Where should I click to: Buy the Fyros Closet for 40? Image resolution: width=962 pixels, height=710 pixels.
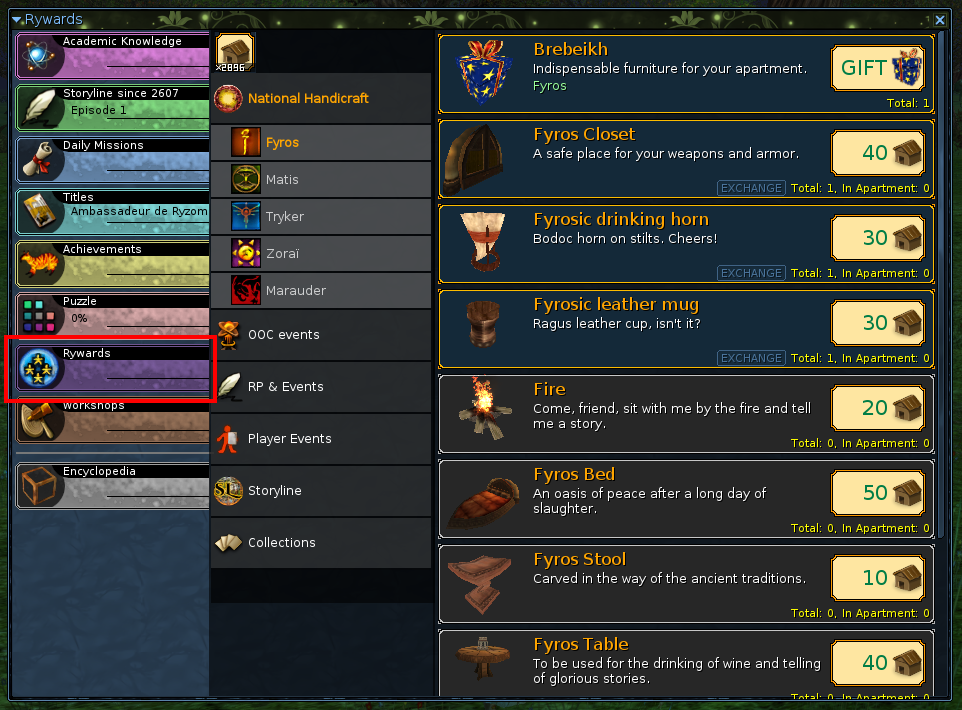coord(877,153)
